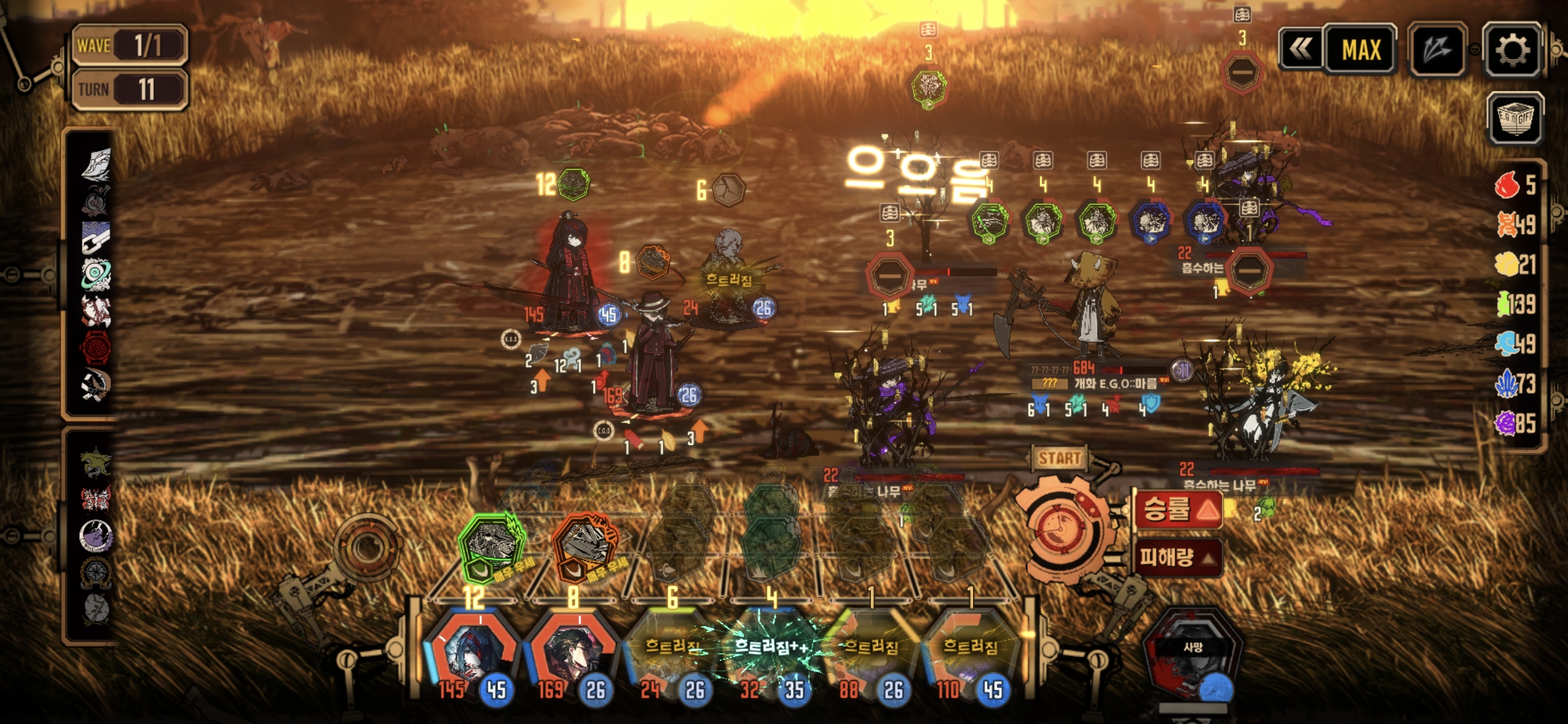1568x724 pixels.
Task: Collapse the speed panel with double-arrow button
Action: pyautogui.click(x=1301, y=50)
